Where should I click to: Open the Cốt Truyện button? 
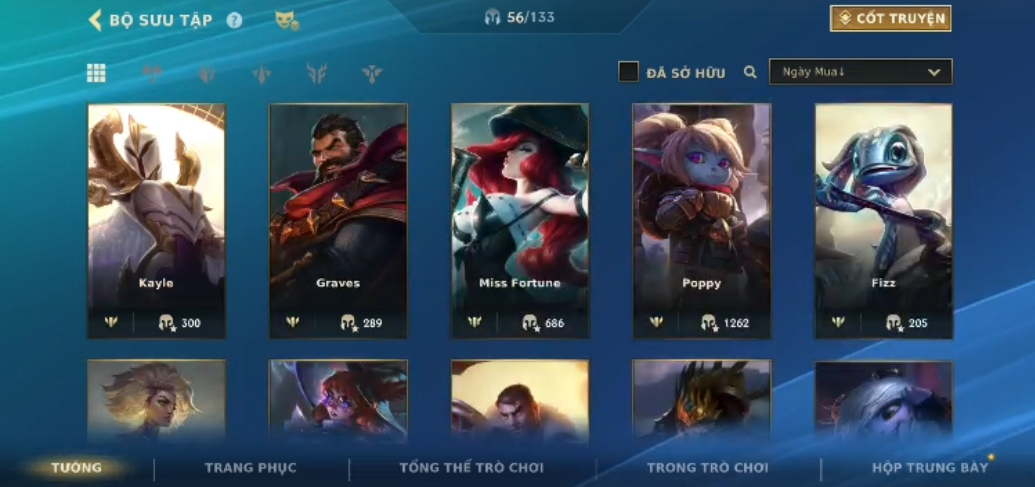pos(890,18)
